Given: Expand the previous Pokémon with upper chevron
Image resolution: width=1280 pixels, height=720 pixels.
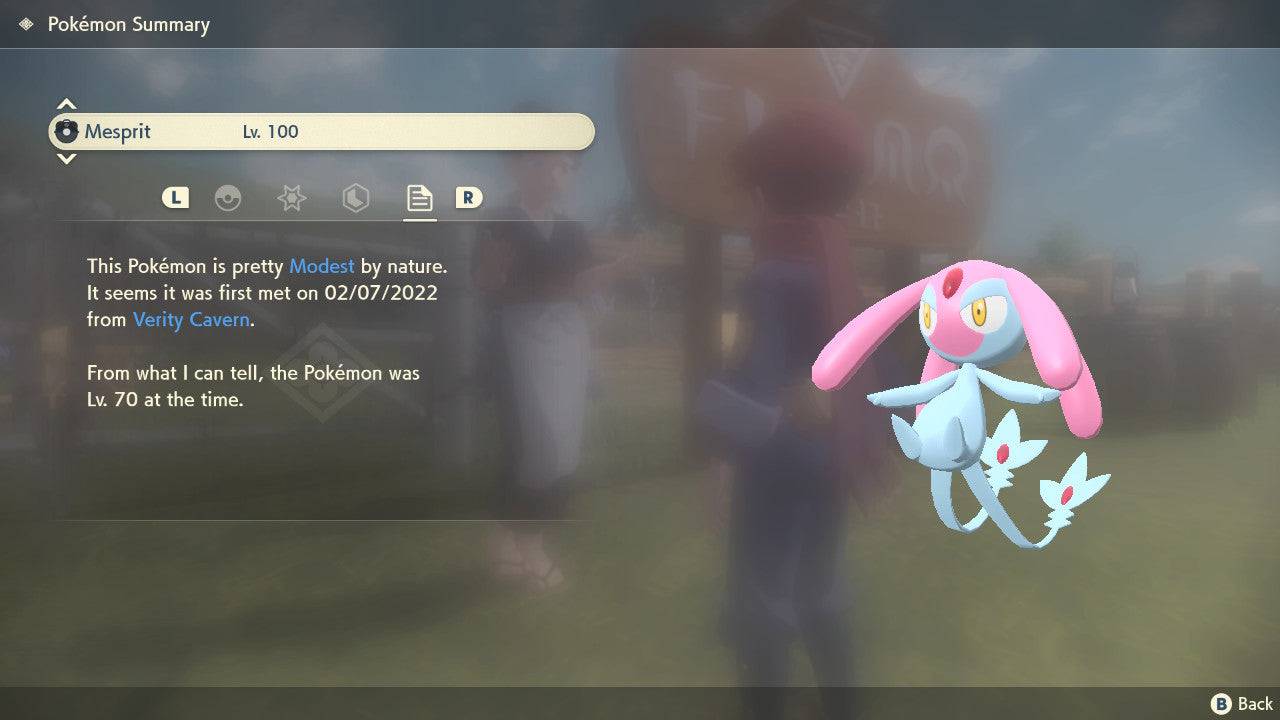Looking at the screenshot, I should [x=66, y=103].
